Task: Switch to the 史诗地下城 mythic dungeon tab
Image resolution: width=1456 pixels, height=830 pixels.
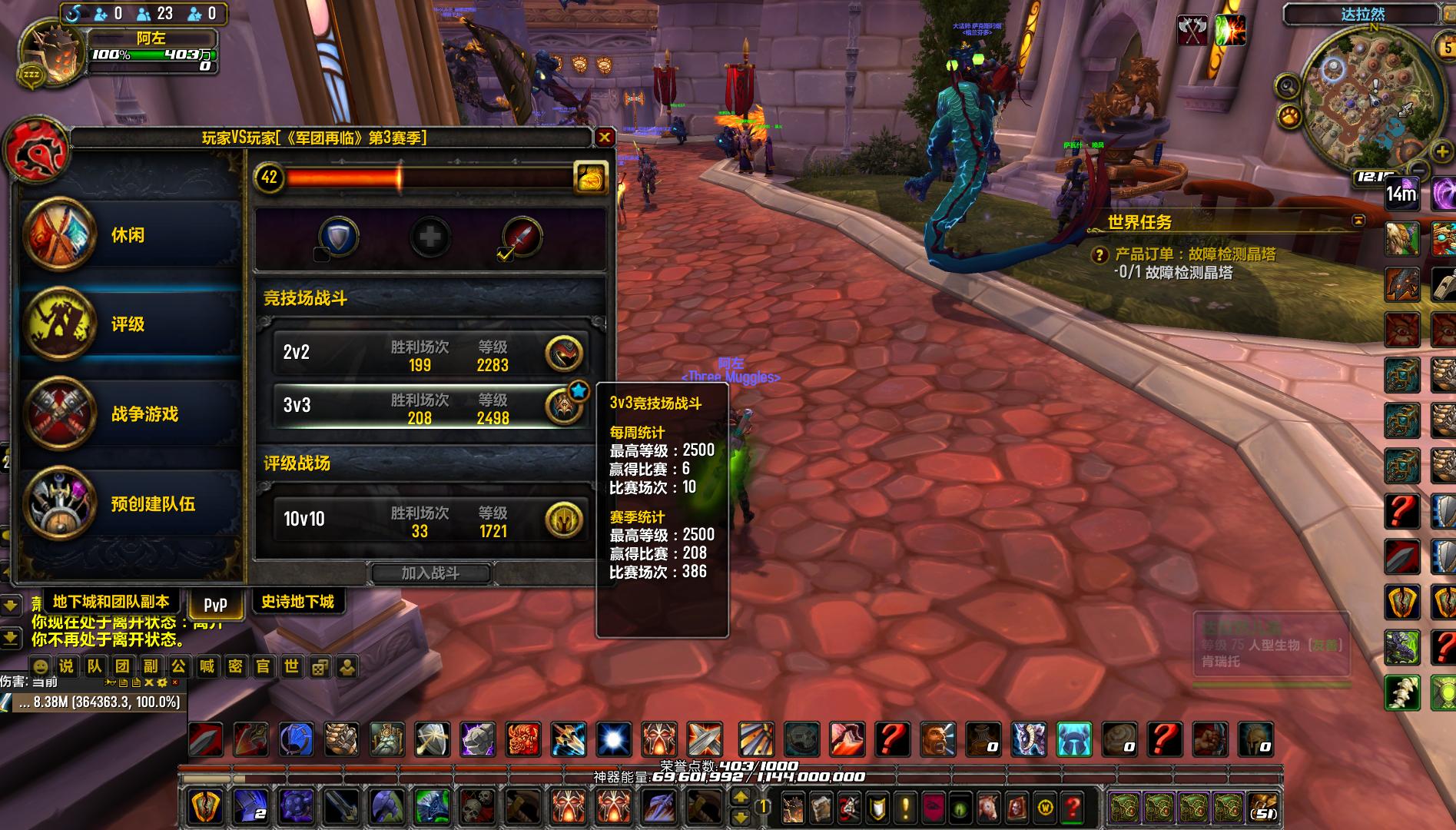Action: click(297, 602)
